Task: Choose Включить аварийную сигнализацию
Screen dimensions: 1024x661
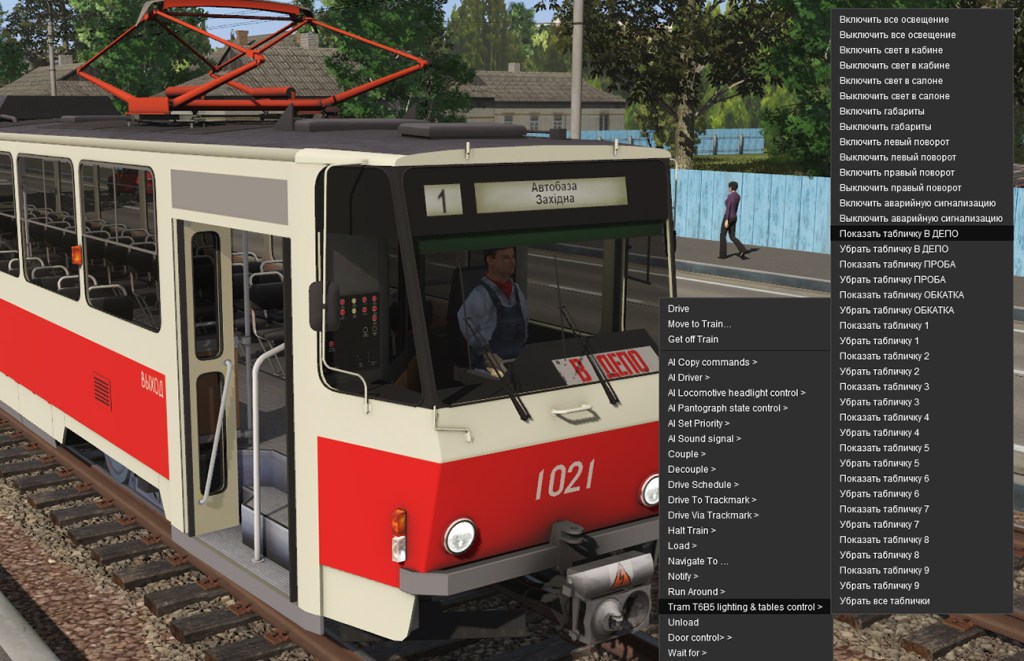Action: pos(917,203)
